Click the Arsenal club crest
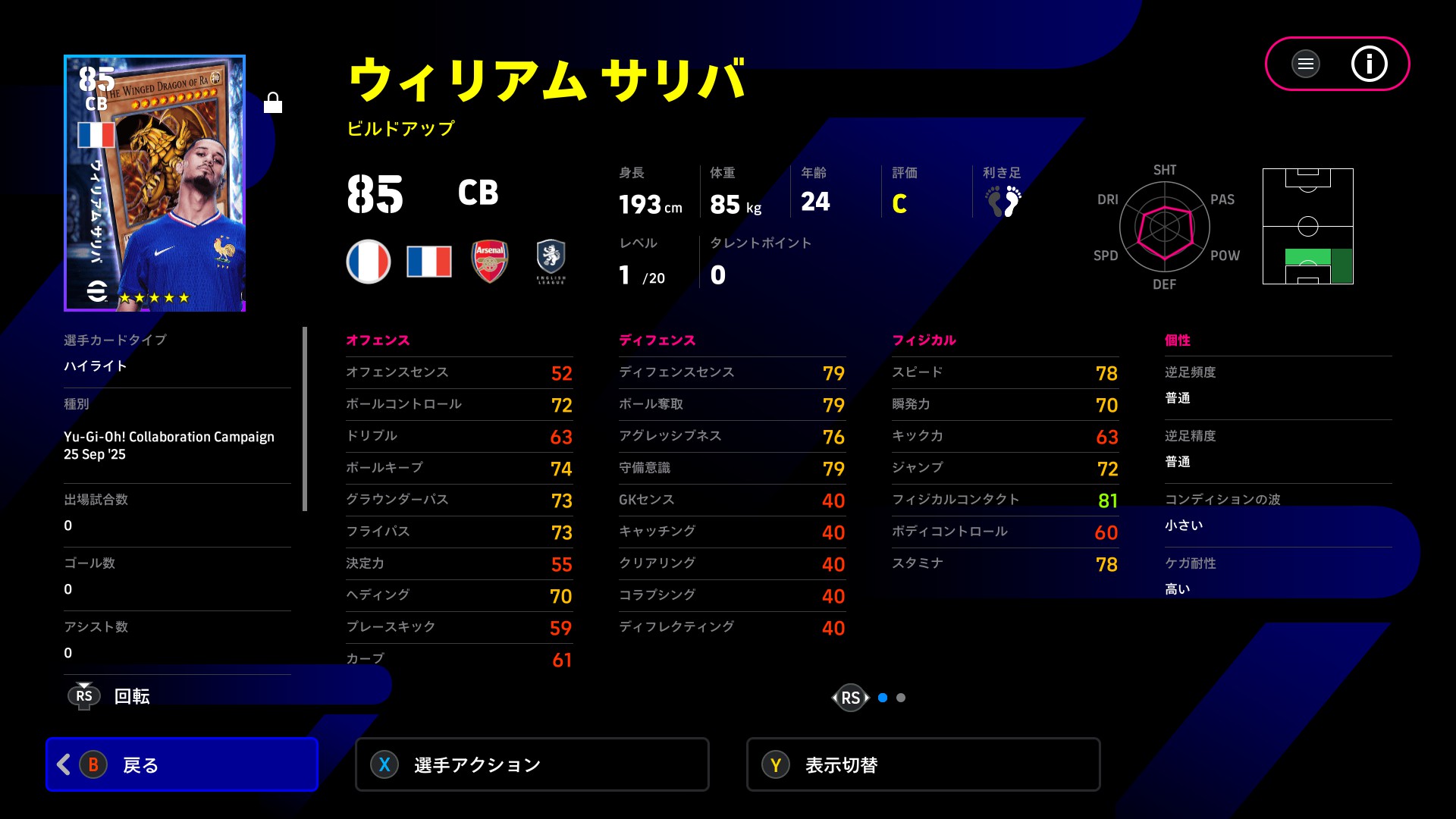Image resolution: width=1456 pixels, height=819 pixels. pos(490,261)
